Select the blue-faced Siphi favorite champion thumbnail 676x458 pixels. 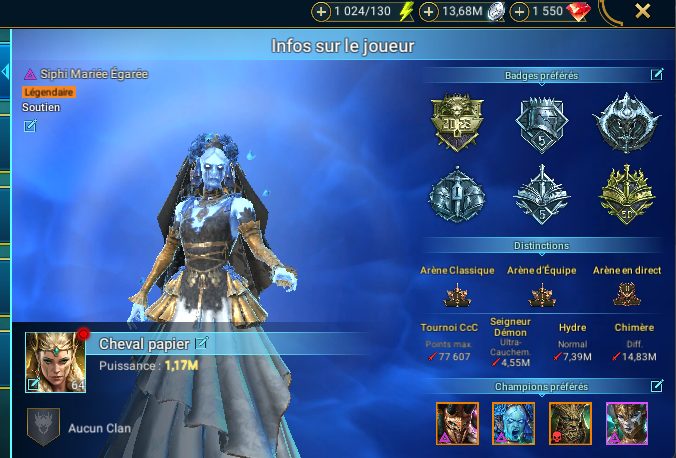pos(513,423)
